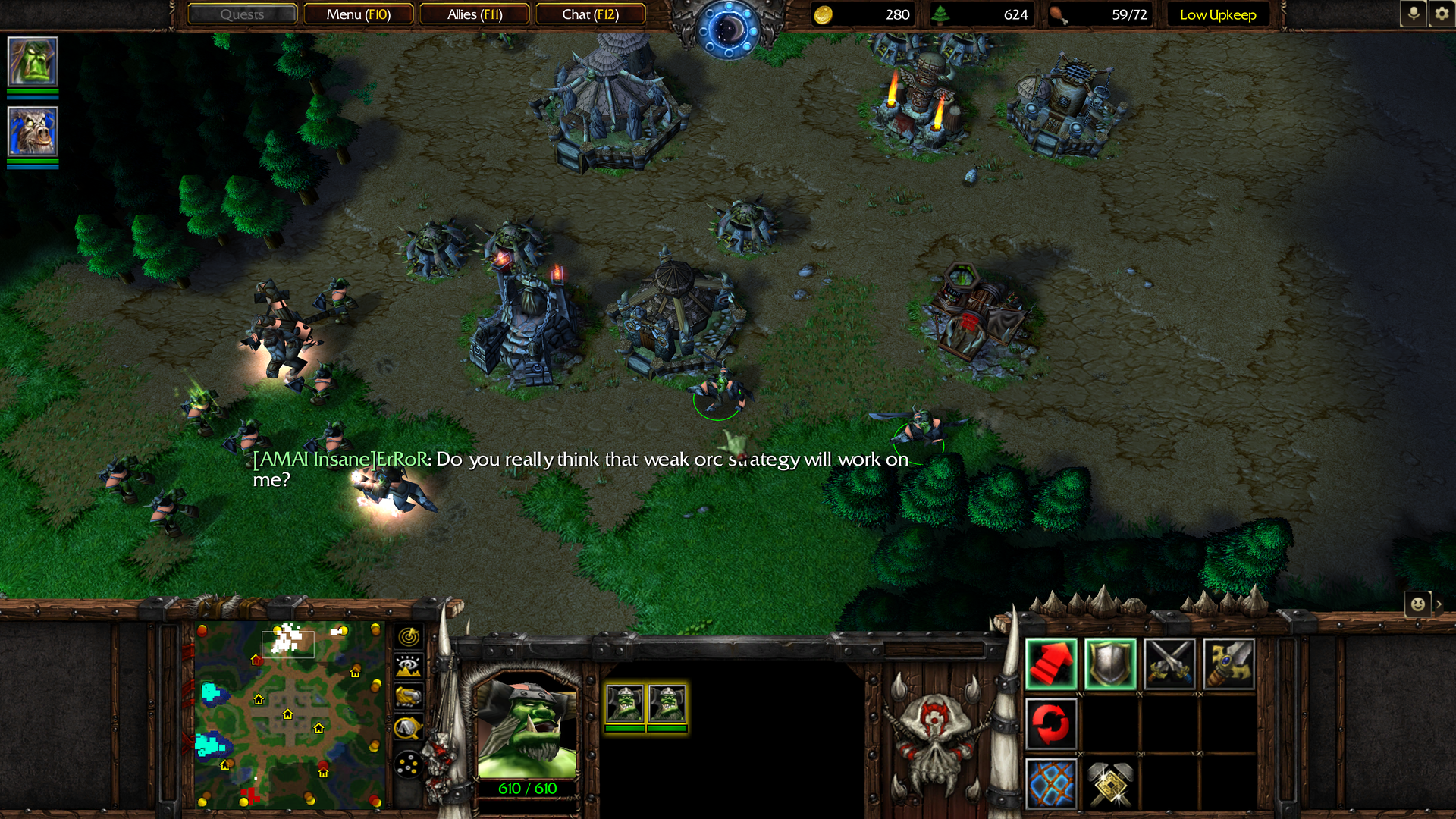Choose the circular arrows Patrol command

[x=1051, y=723]
